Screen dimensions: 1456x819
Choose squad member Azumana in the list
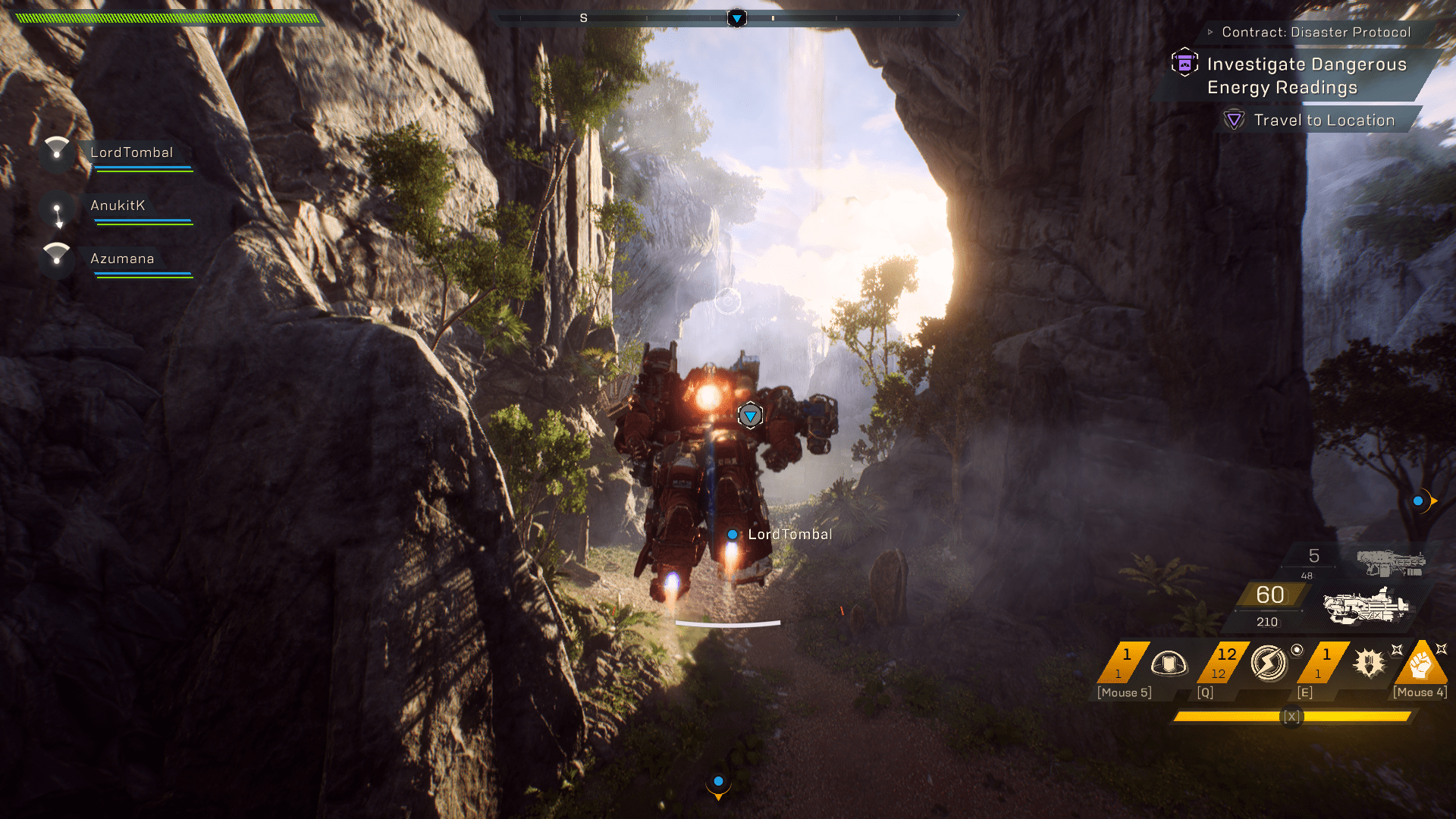point(122,259)
